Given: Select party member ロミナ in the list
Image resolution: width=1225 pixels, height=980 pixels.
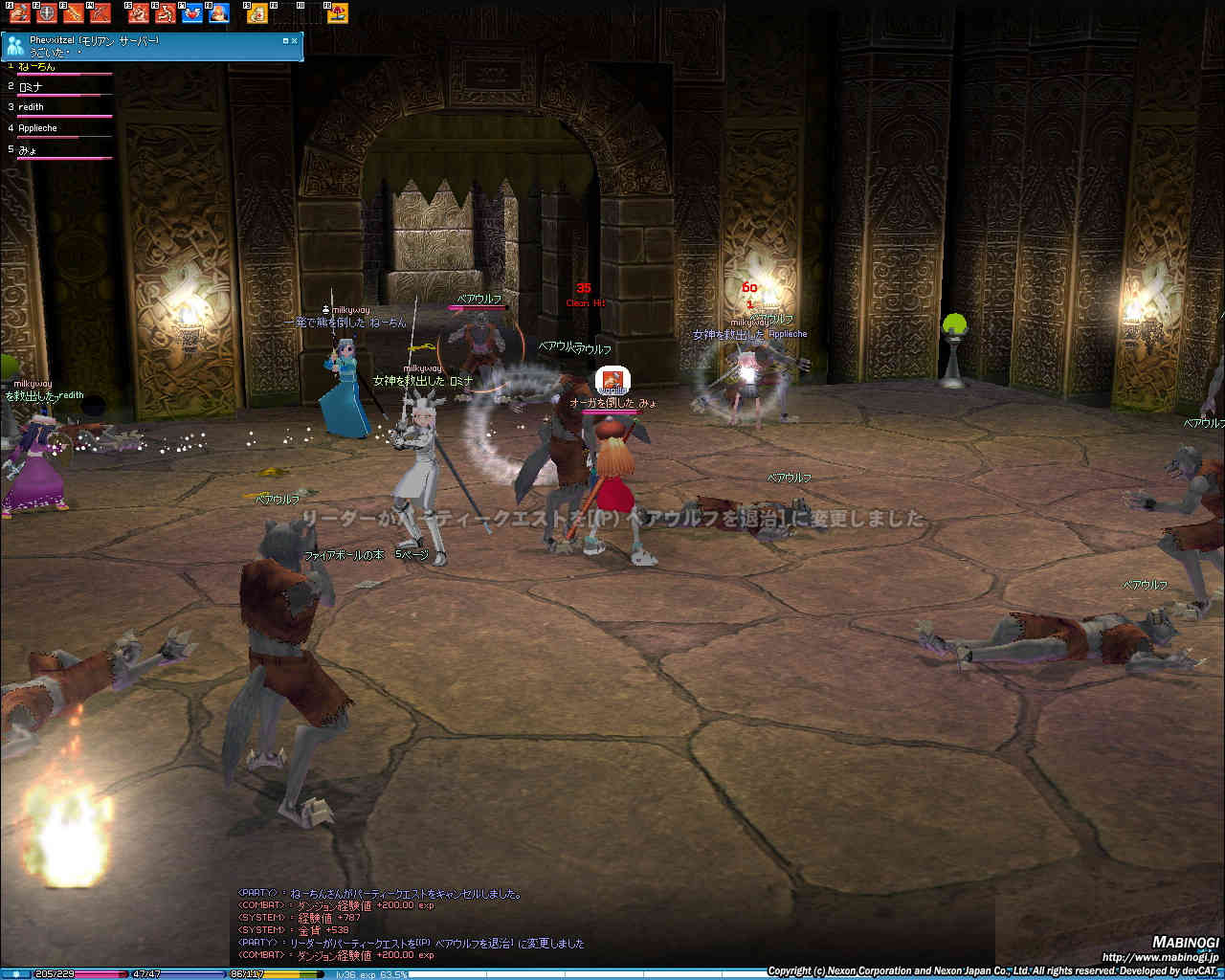Looking at the screenshot, I should [31, 87].
